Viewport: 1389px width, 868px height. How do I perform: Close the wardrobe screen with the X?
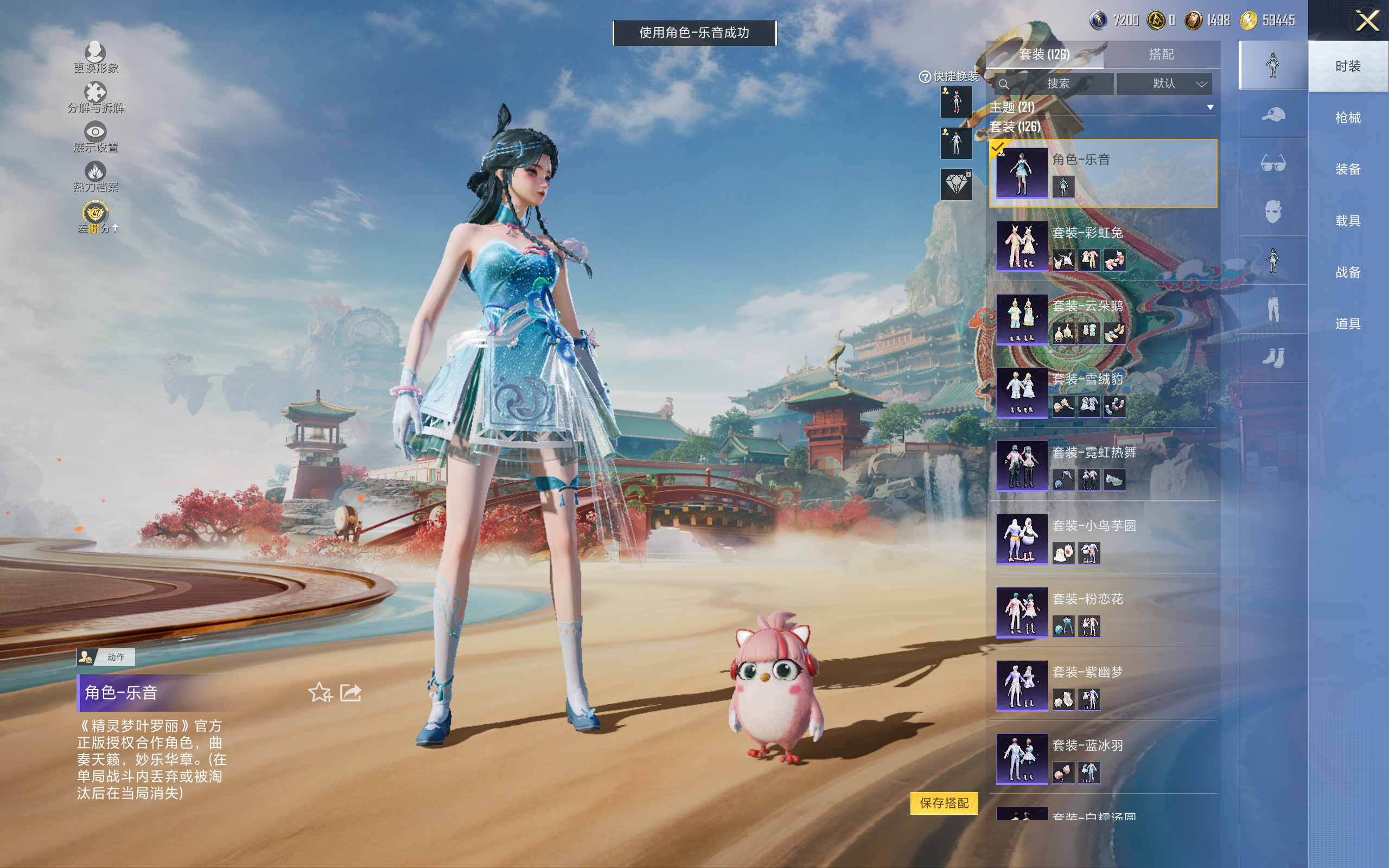point(1367,22)
